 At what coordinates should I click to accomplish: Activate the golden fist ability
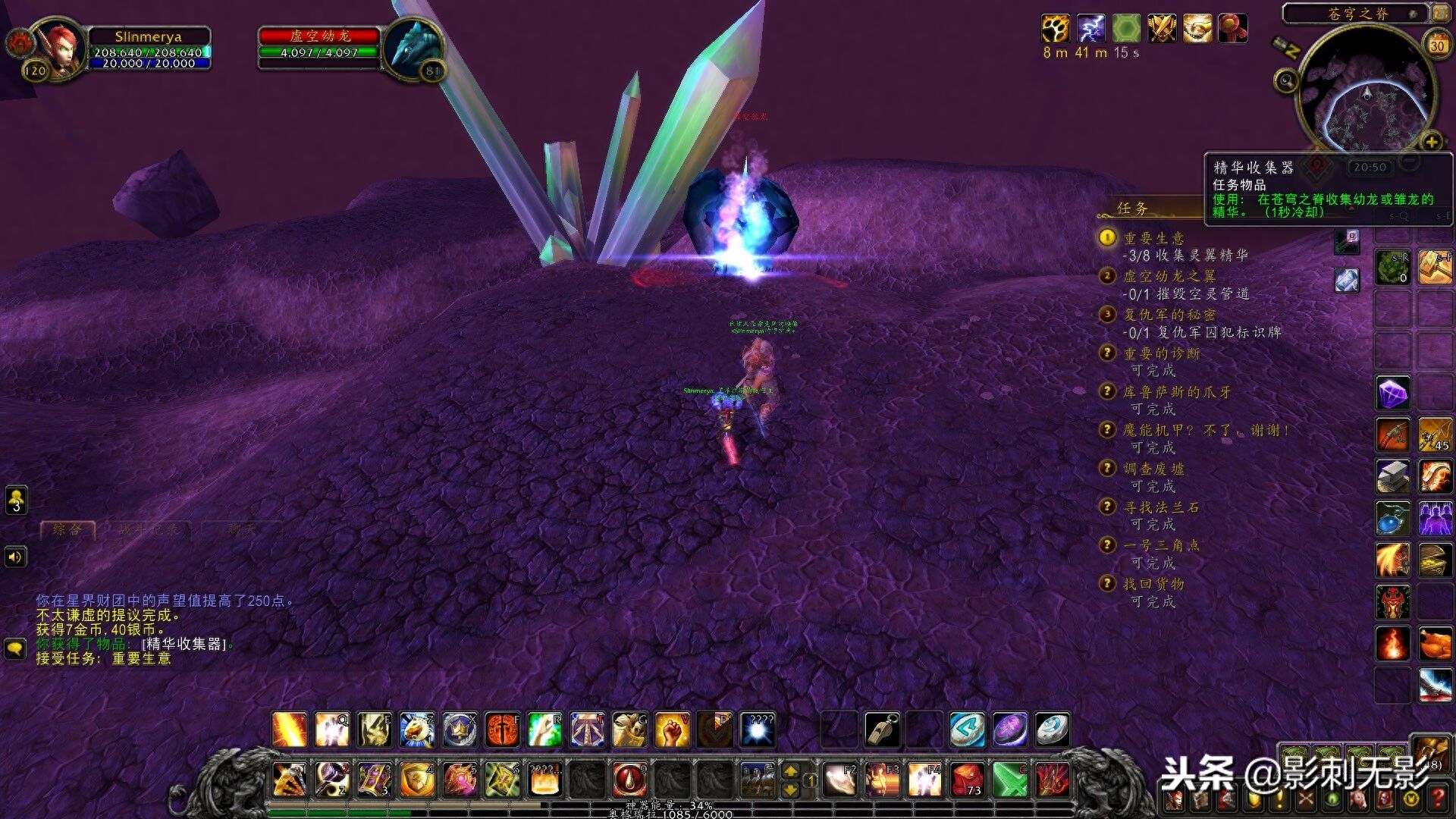click(672, 729)
